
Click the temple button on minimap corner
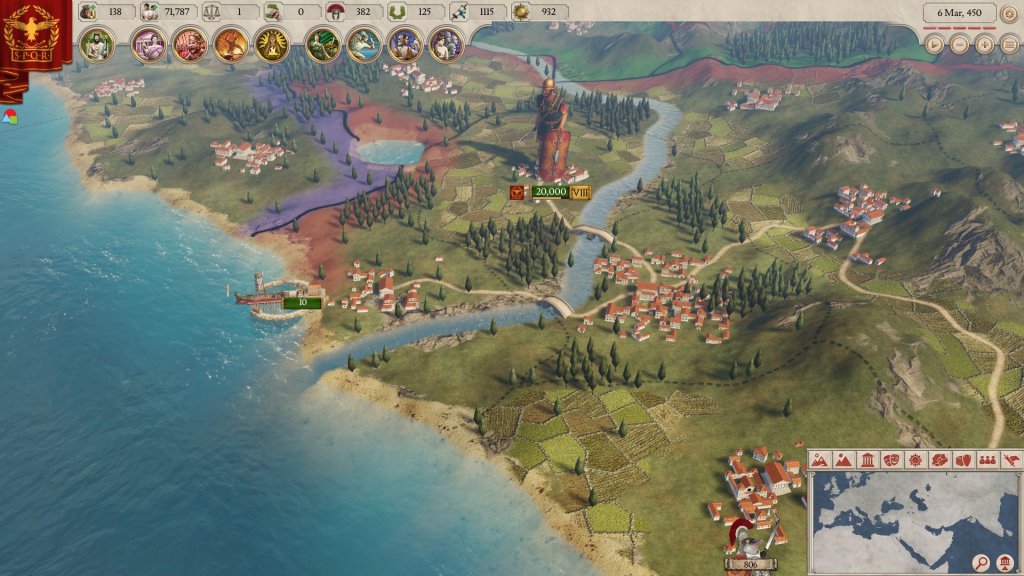pyautogui.click(x=1007, y=563)
